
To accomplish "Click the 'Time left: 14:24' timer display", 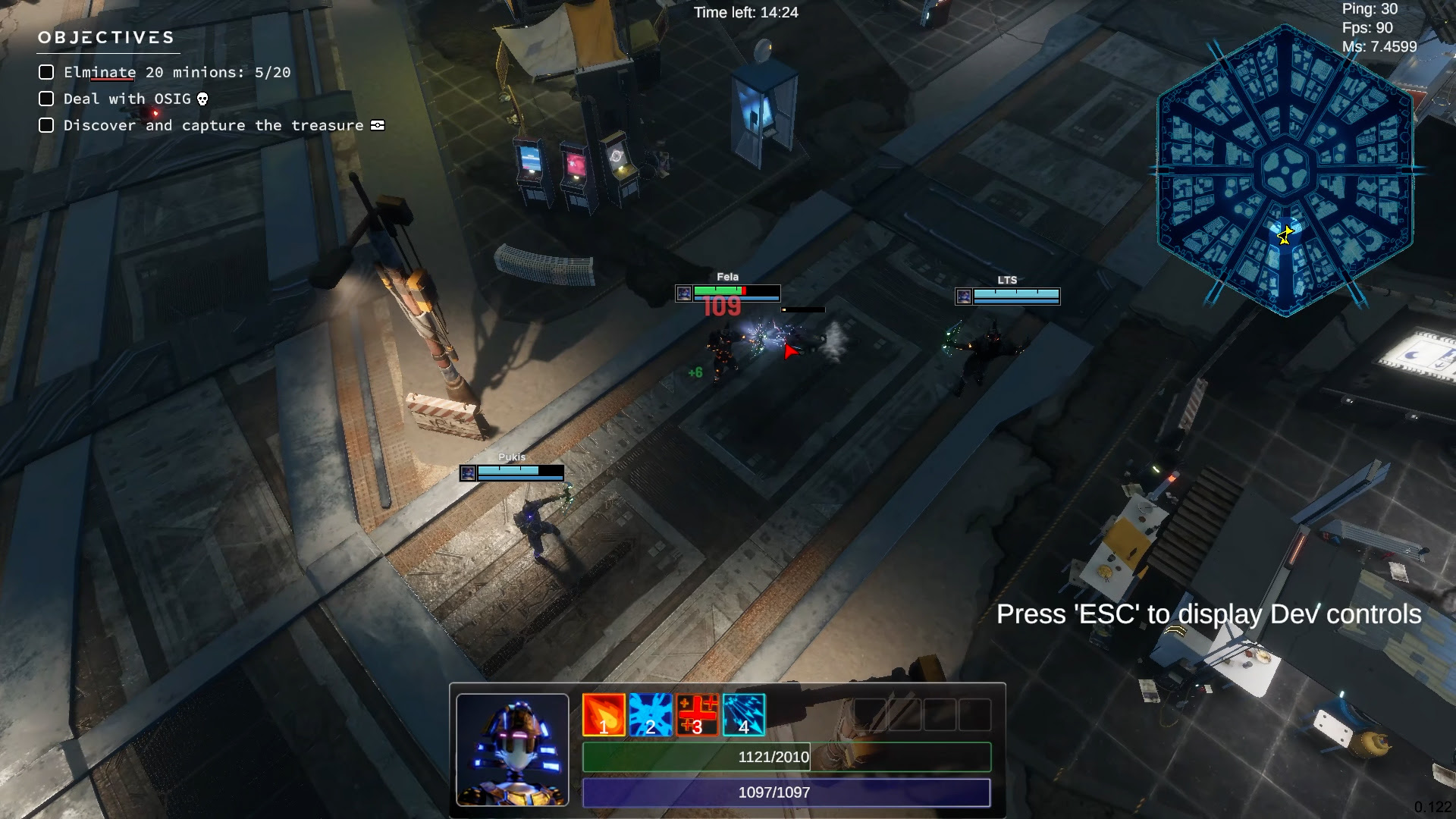I will point(745,12).
